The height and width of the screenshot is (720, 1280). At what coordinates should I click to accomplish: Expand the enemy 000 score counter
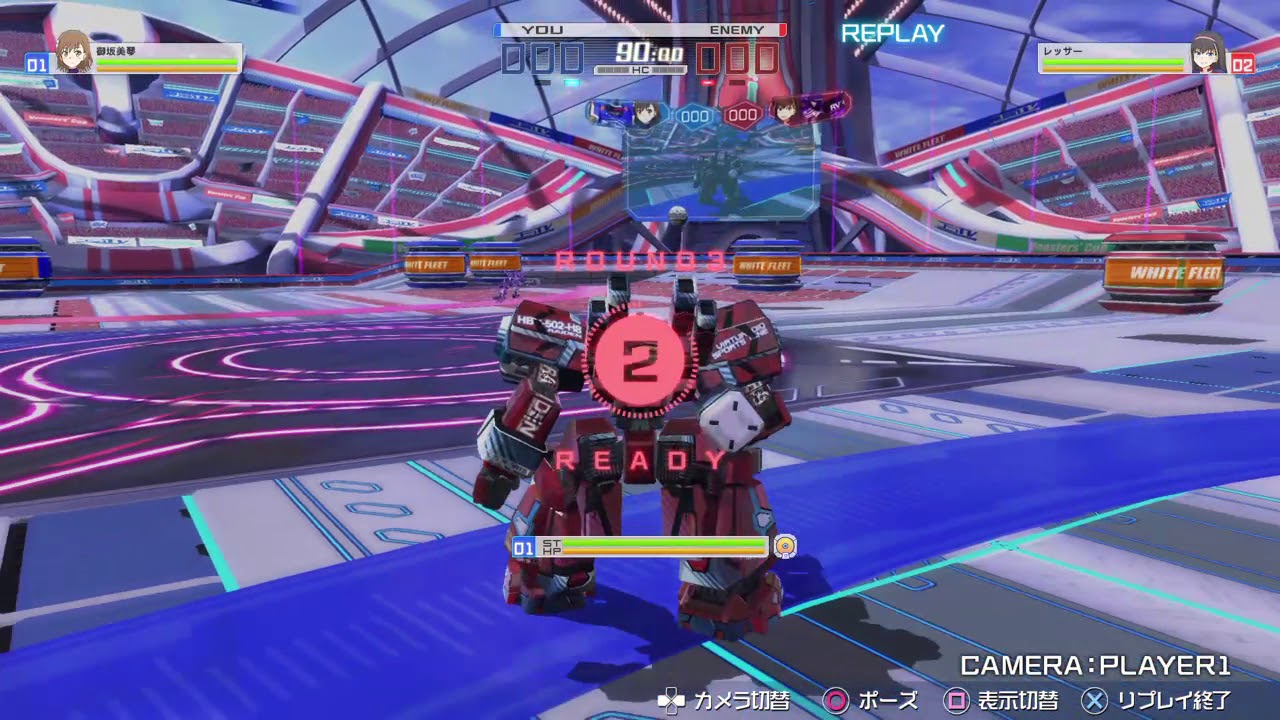coord(738,59)
